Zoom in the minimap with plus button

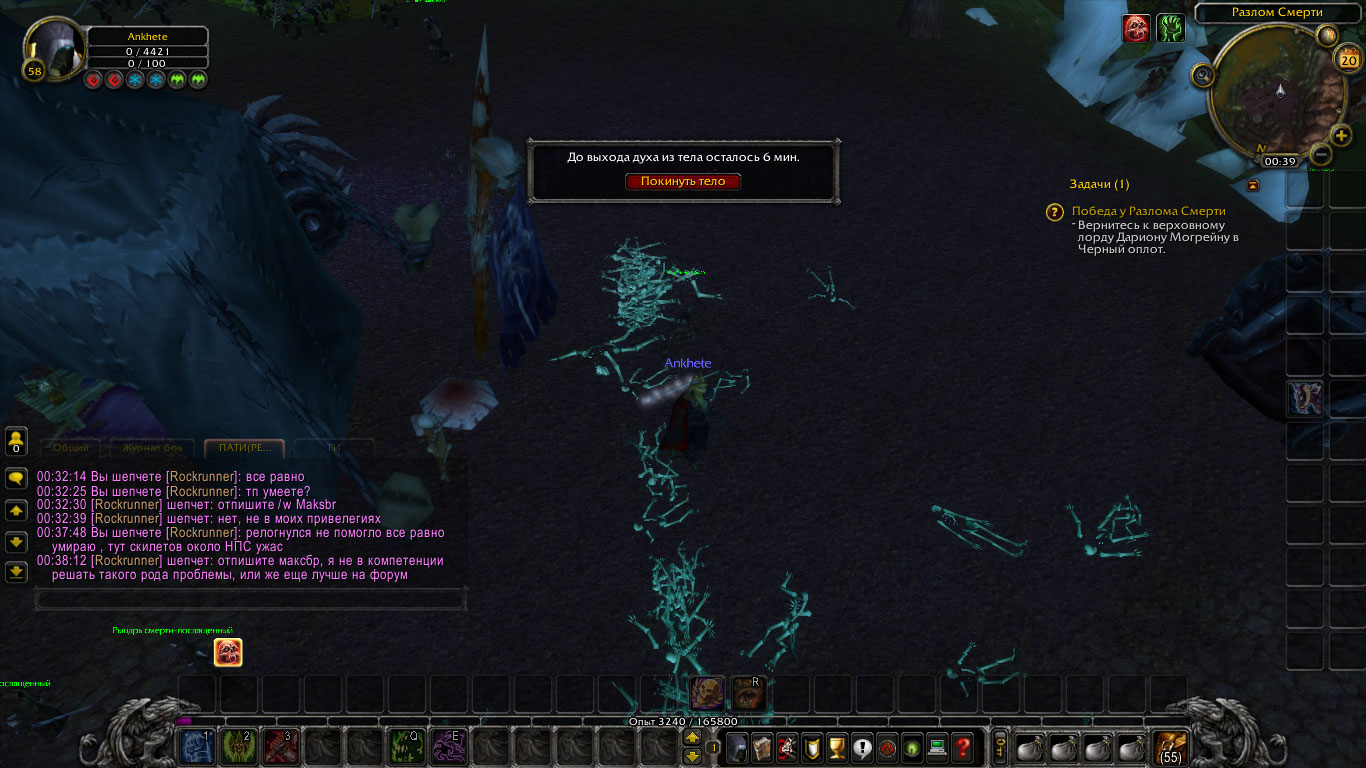[x=1341, y=136]
